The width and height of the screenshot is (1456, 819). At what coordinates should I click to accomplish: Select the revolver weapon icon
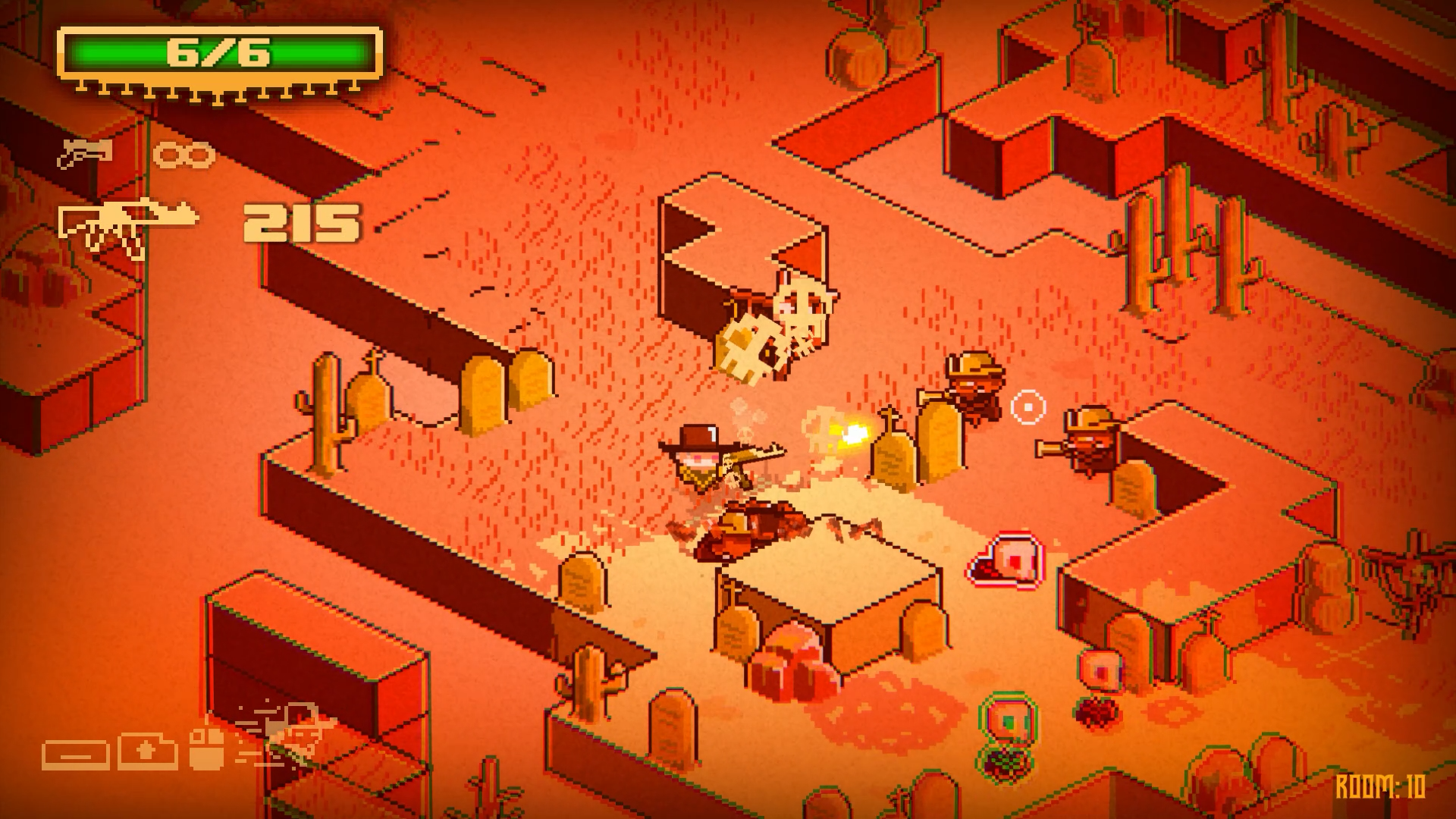(85, 154)
